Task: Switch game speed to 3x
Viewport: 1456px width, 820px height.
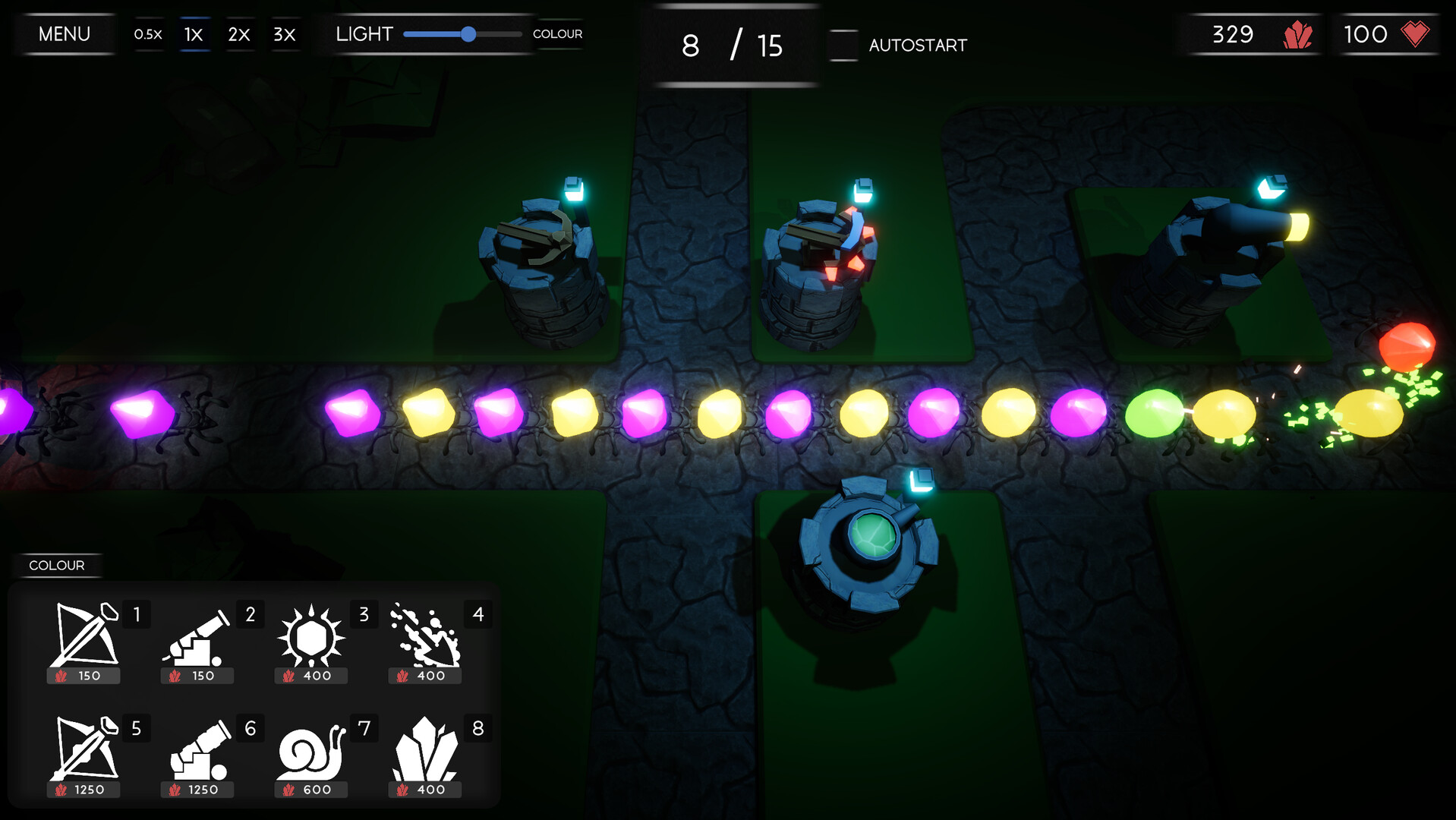Action: click(284, 33)
